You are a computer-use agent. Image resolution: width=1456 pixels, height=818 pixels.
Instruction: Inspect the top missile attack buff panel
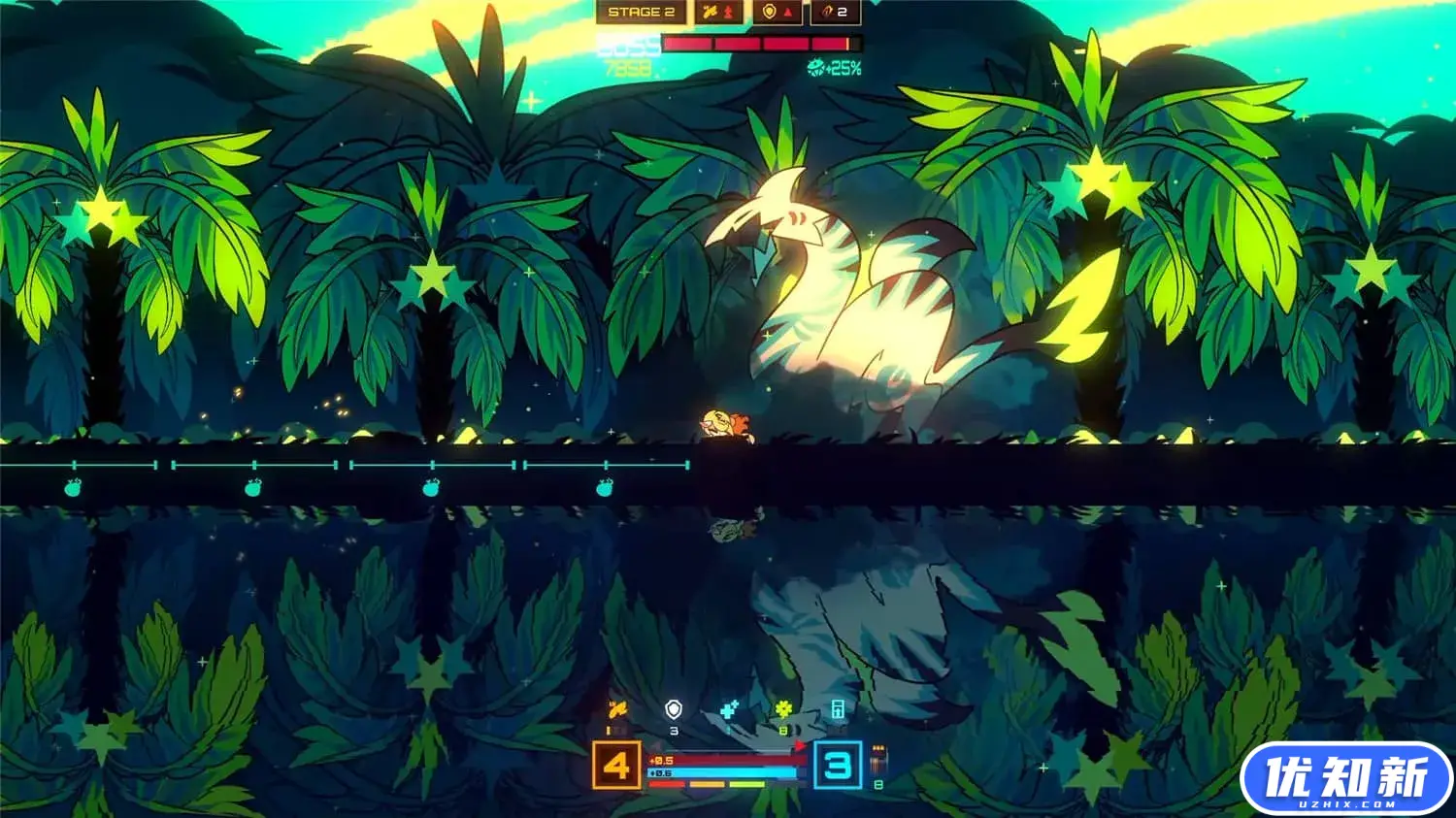pos(719,13)
